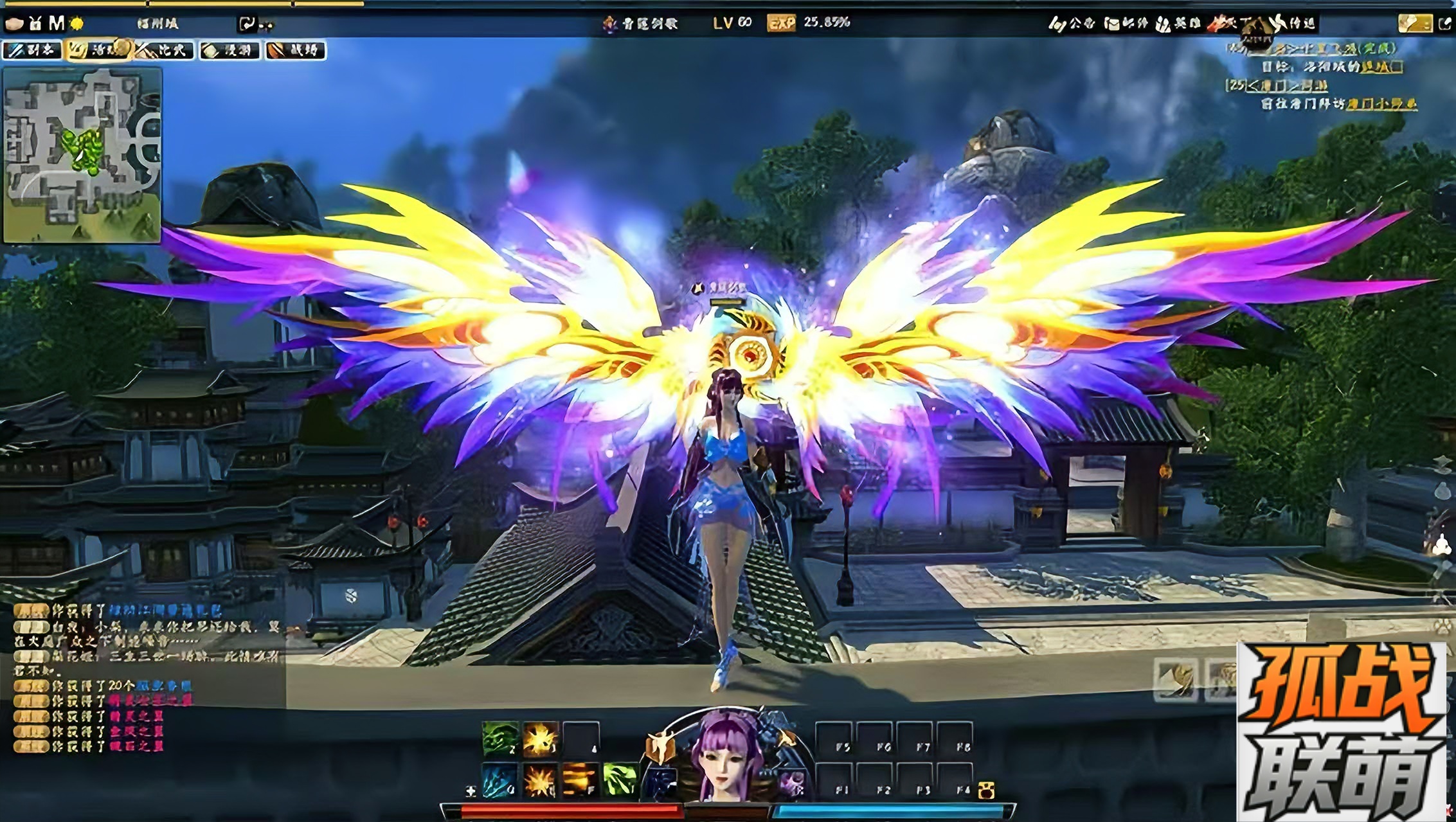Select the purple orb skill beside portrait

point(793,784)
